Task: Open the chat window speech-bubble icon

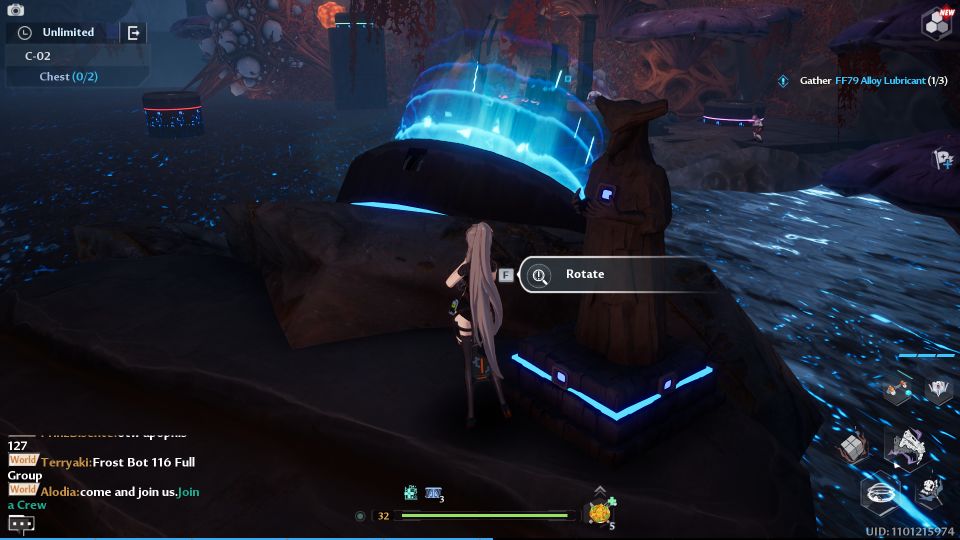Action: 21,523
